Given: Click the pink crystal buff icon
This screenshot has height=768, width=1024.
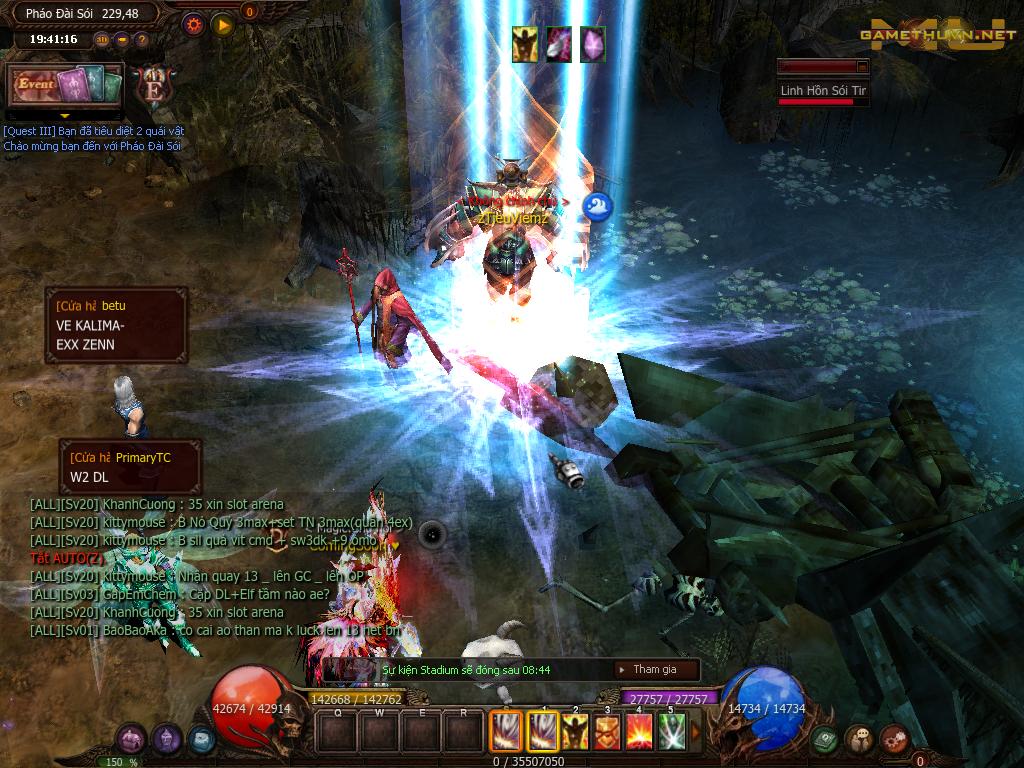Looking at the screenshot, I should (593, 44).
